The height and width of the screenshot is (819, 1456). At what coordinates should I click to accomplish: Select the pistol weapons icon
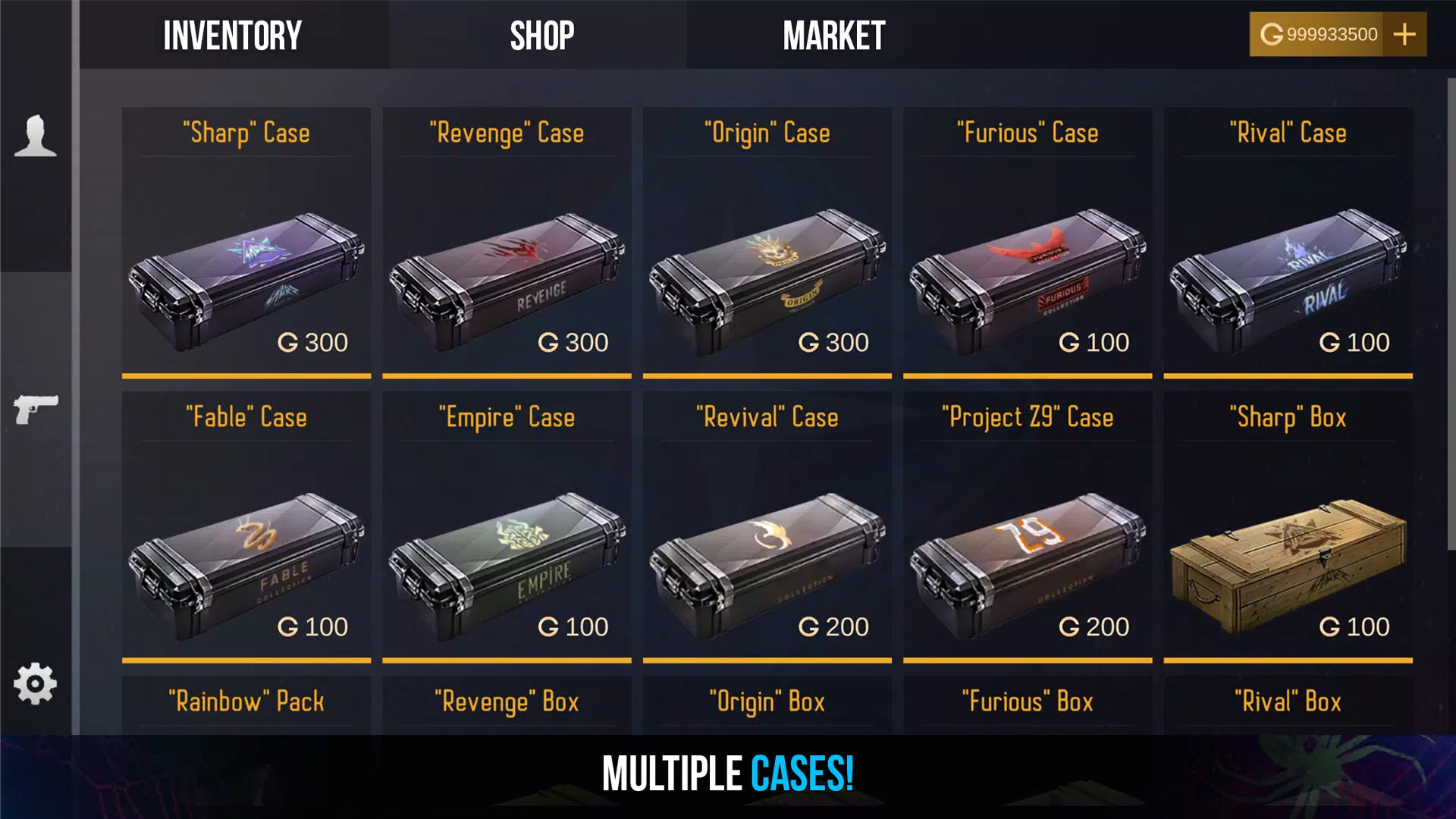click(36, 409)
